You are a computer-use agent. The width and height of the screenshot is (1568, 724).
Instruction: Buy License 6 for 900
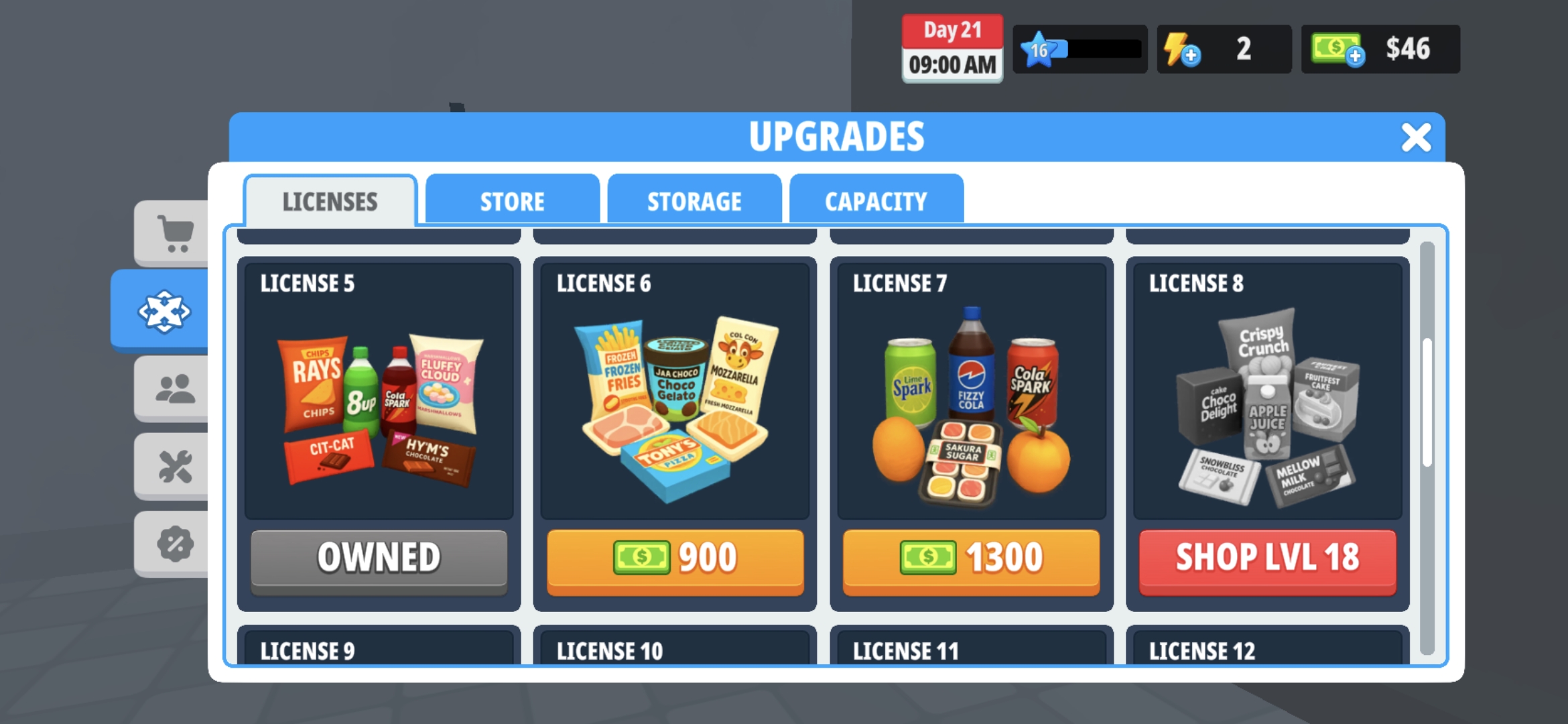tap(675, 558)
